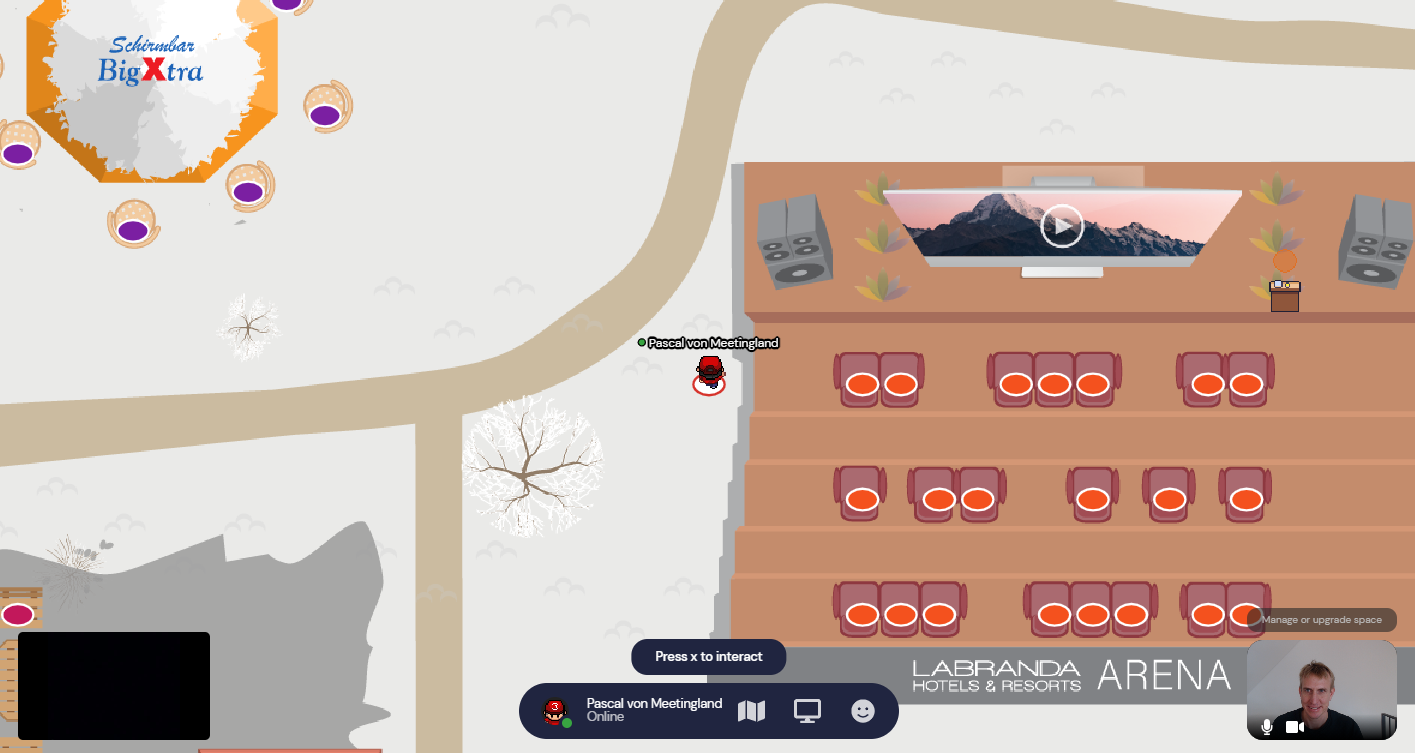1415x753 pixels.
Task: Toggle the microphone on the webcam tile
Action: pos(1267,727)
